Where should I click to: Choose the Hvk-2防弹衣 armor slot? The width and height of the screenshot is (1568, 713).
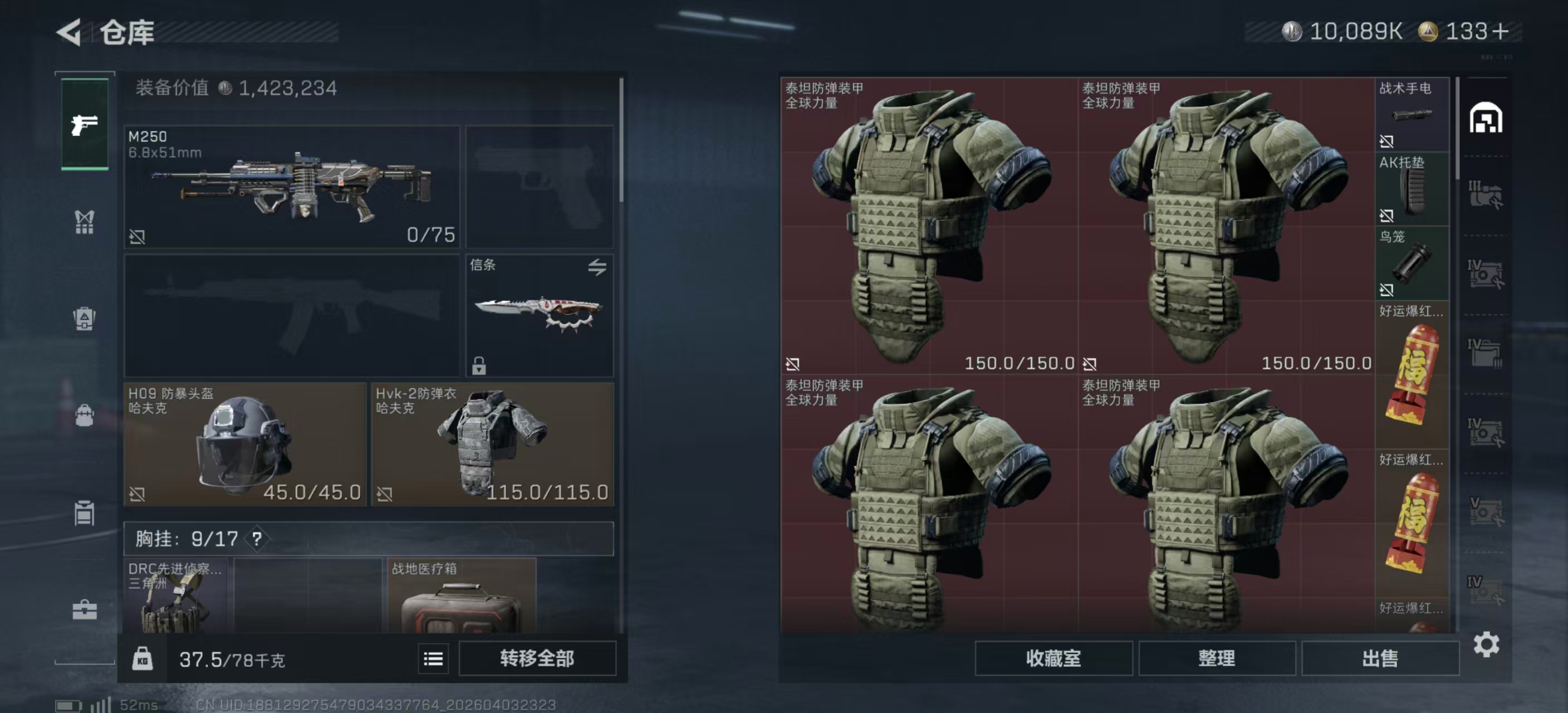coord(492,444)
